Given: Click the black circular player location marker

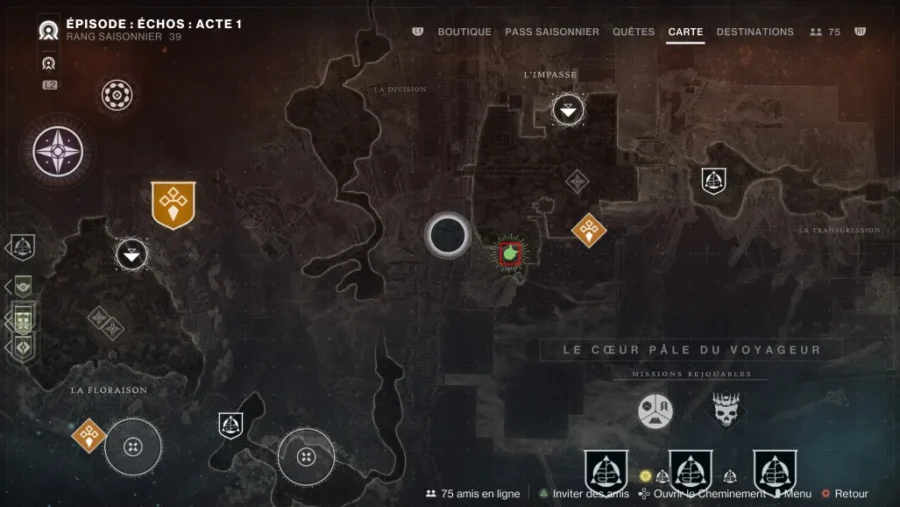Looking at the screenshot, I should [447, 236].
